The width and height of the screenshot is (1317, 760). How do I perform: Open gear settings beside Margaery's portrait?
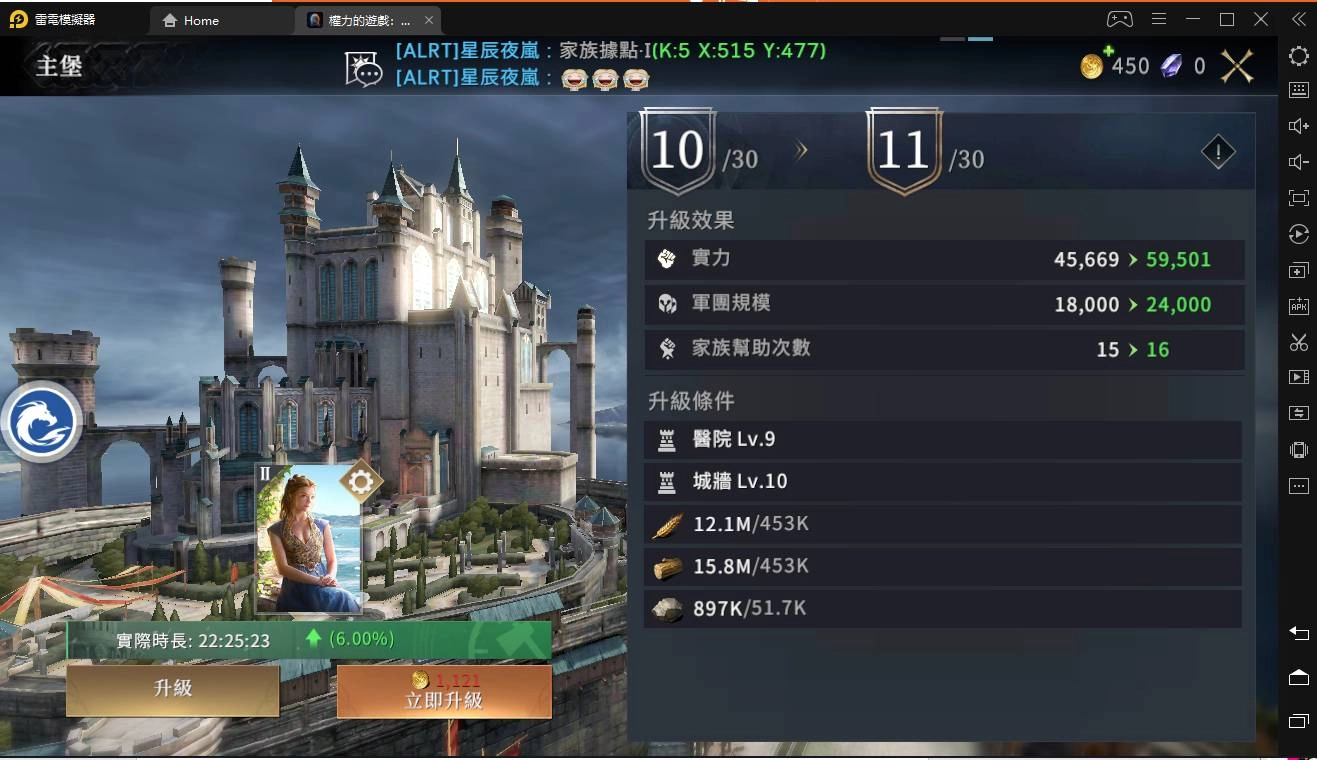click(x=360, y=482)
